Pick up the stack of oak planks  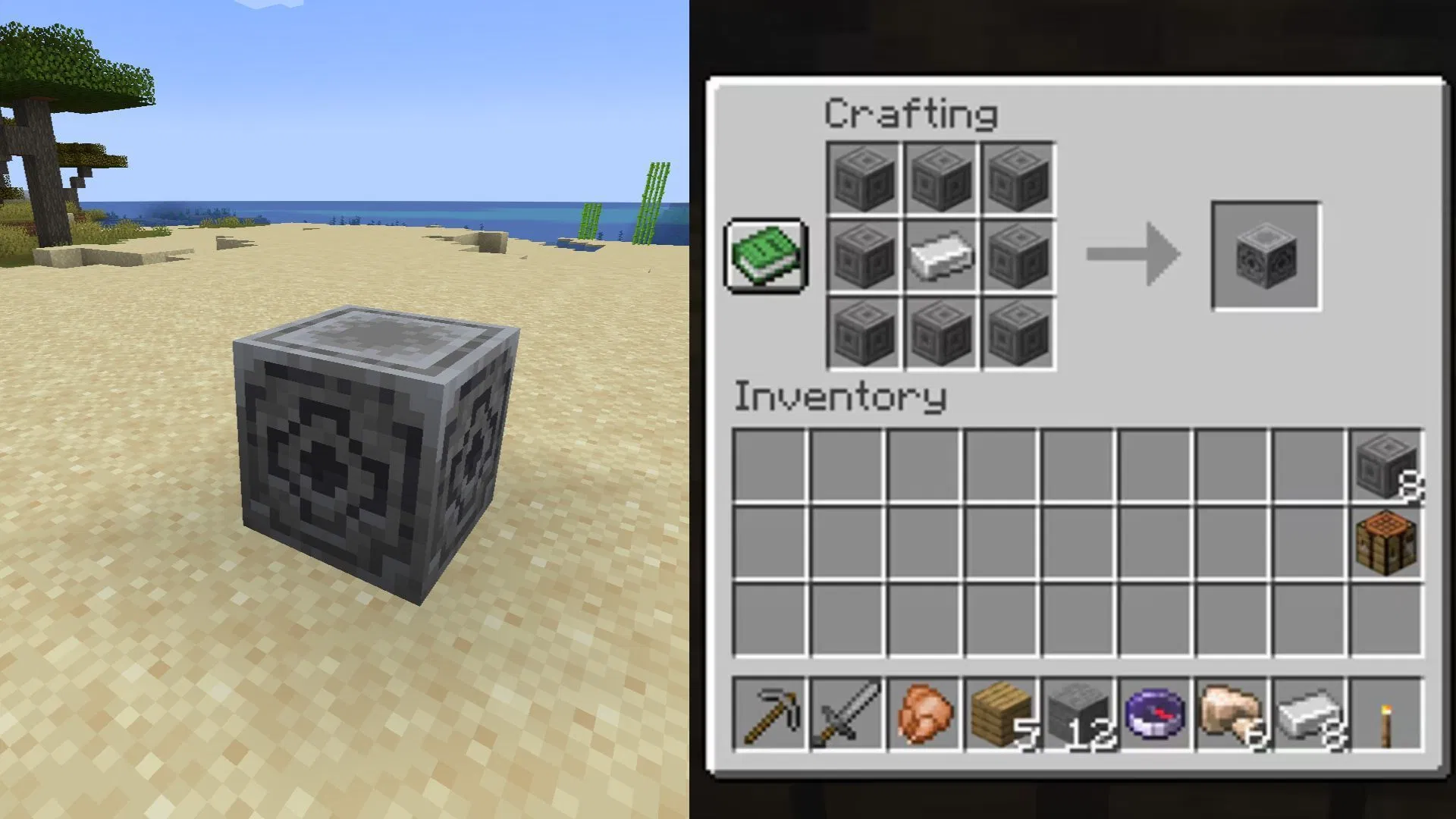point(1000,717)
